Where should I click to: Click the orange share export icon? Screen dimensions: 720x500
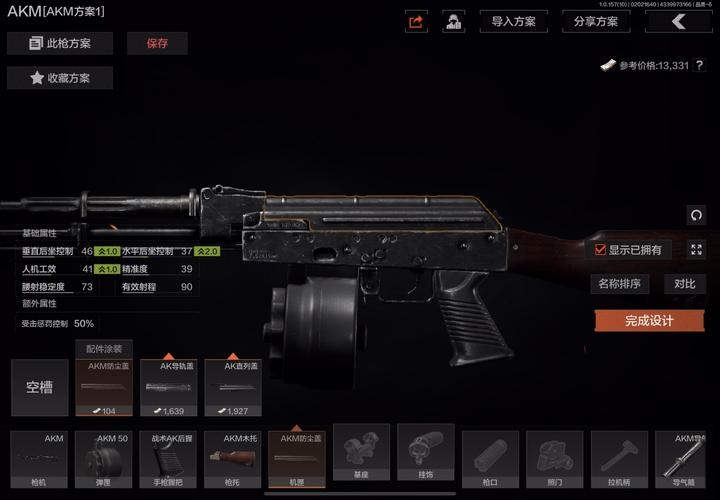416,21
